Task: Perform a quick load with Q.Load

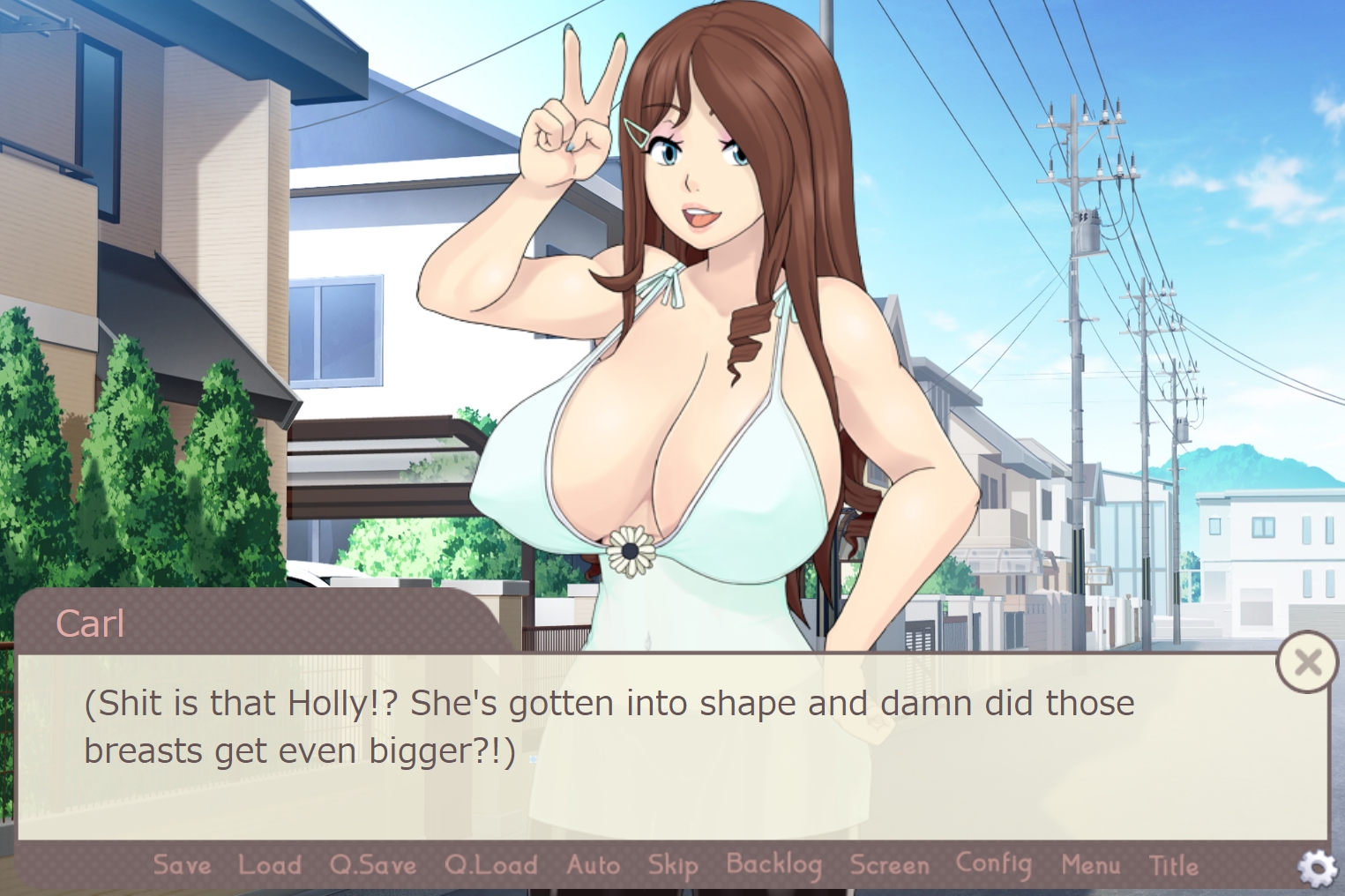Action: tap(492, 866)
